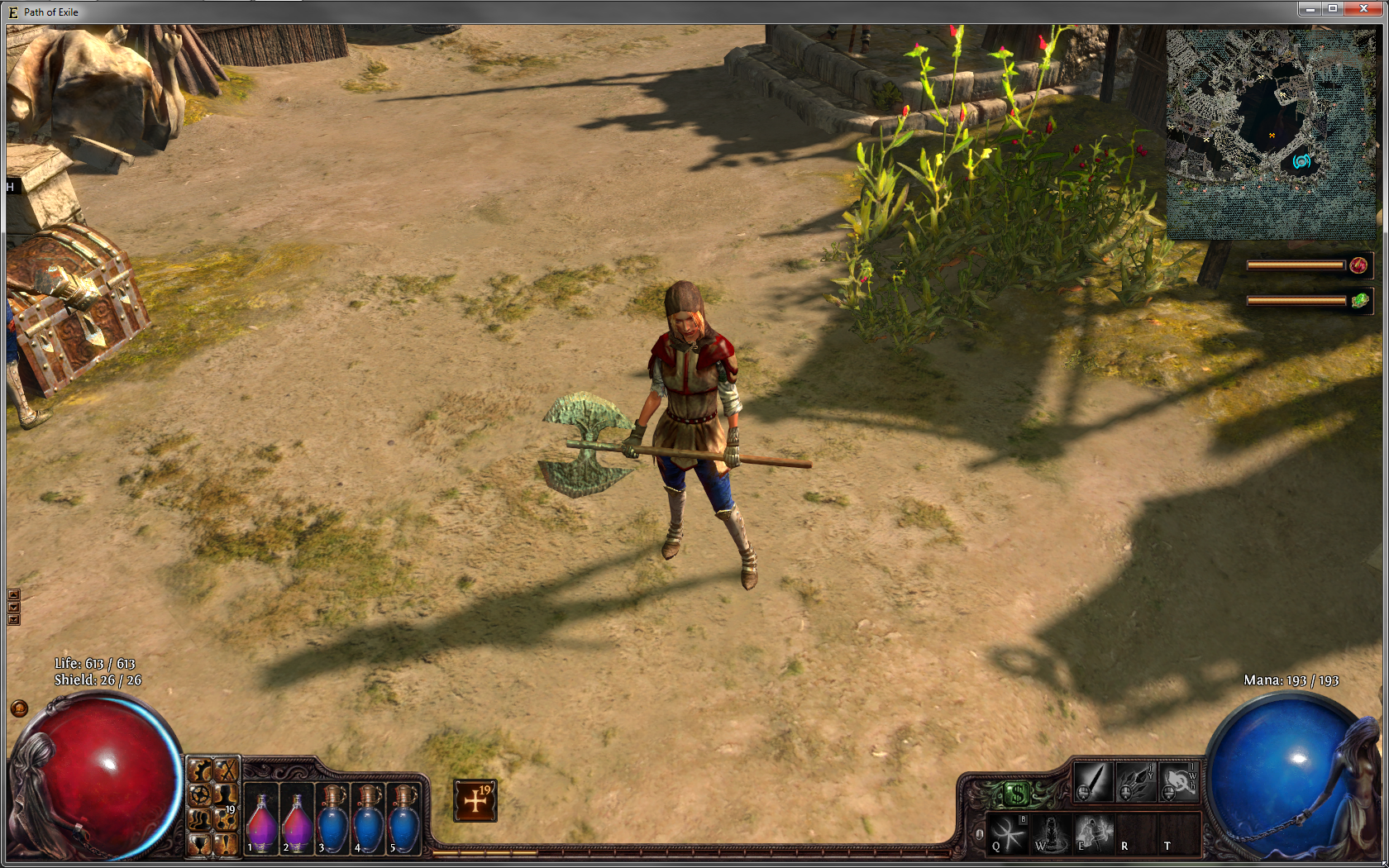The image size is (1389, 868).
Task: Open the exclamation mark button
Action: [x=225, y=843]
